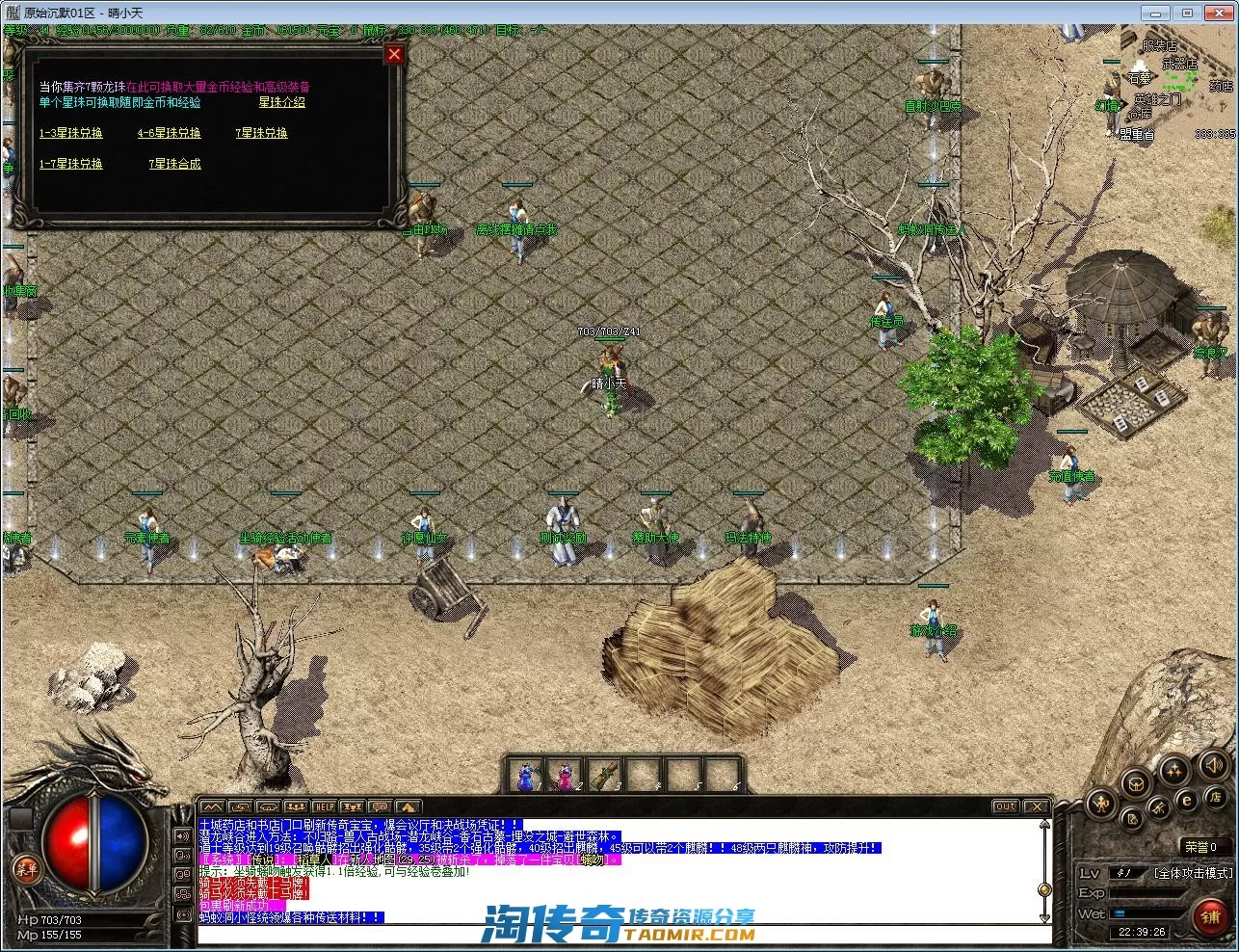Open the 7星珠合成 option
This screenshot has height=952, width=1239.
(x=174, y=164)
